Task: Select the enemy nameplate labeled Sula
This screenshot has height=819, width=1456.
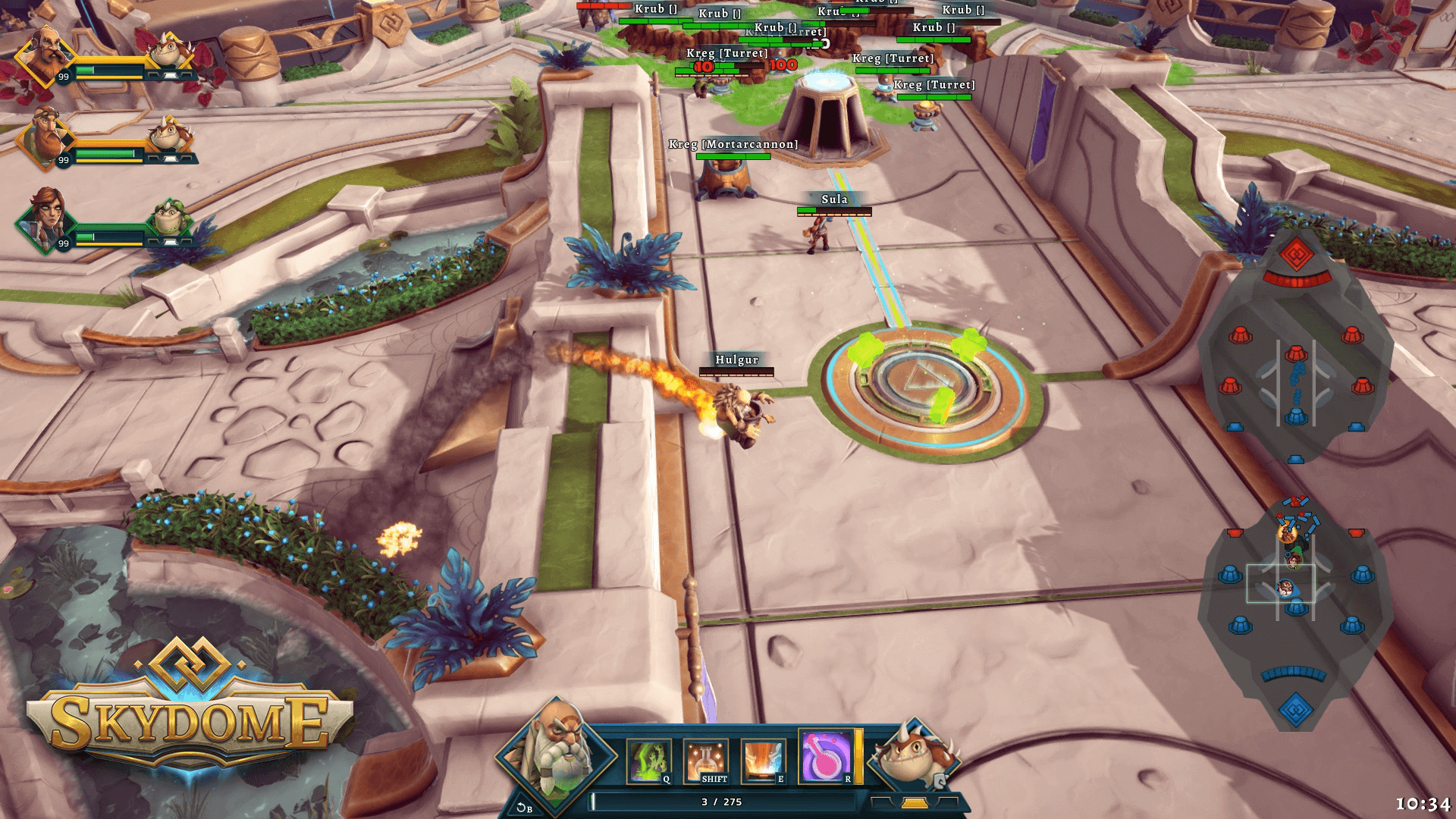Action: [834, 199]
